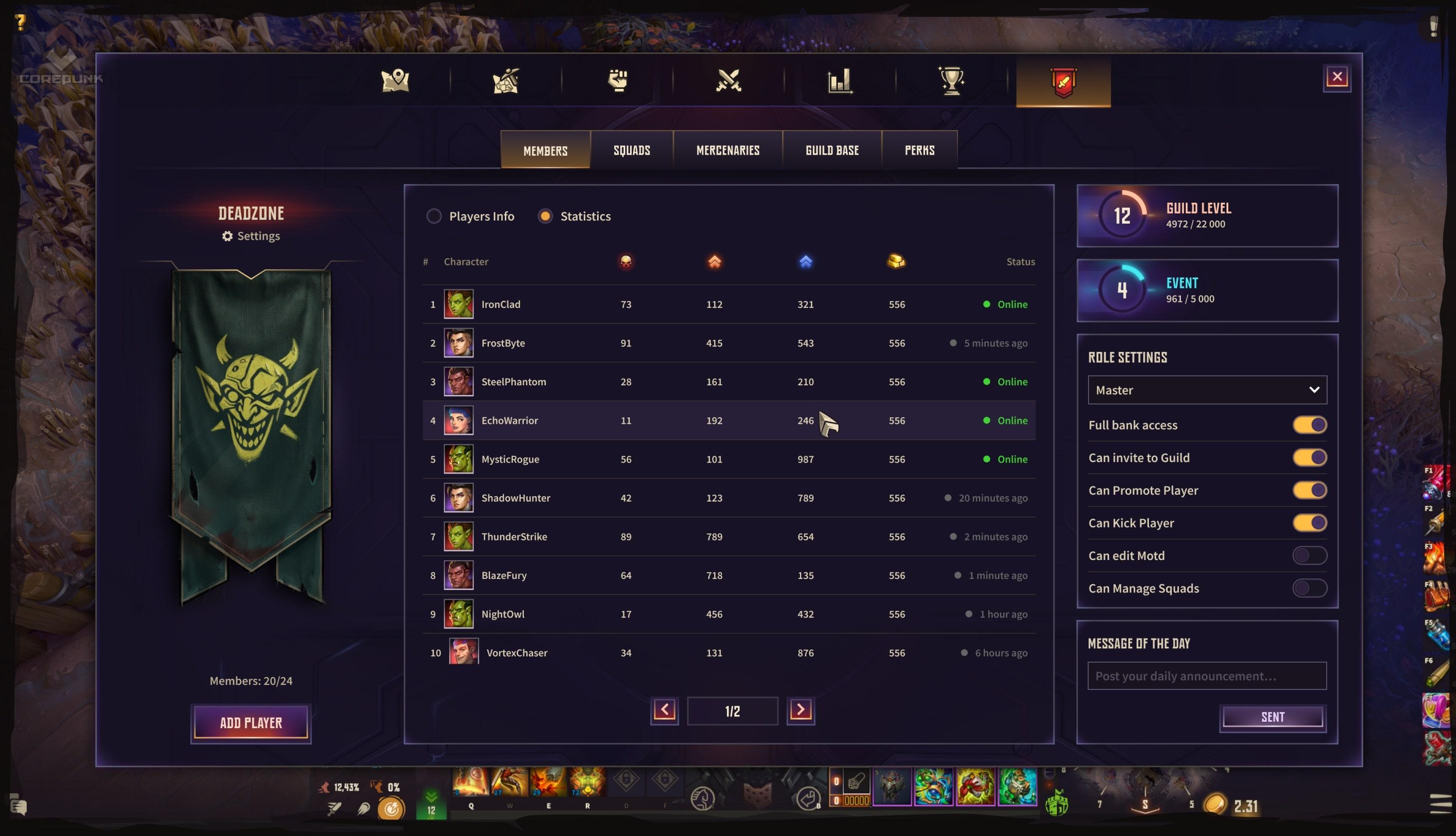Image resolution: width=1456 pixels, height=836 pixels.
Task: Disable the Full bank access toggle
Action: pos(1310,425)
